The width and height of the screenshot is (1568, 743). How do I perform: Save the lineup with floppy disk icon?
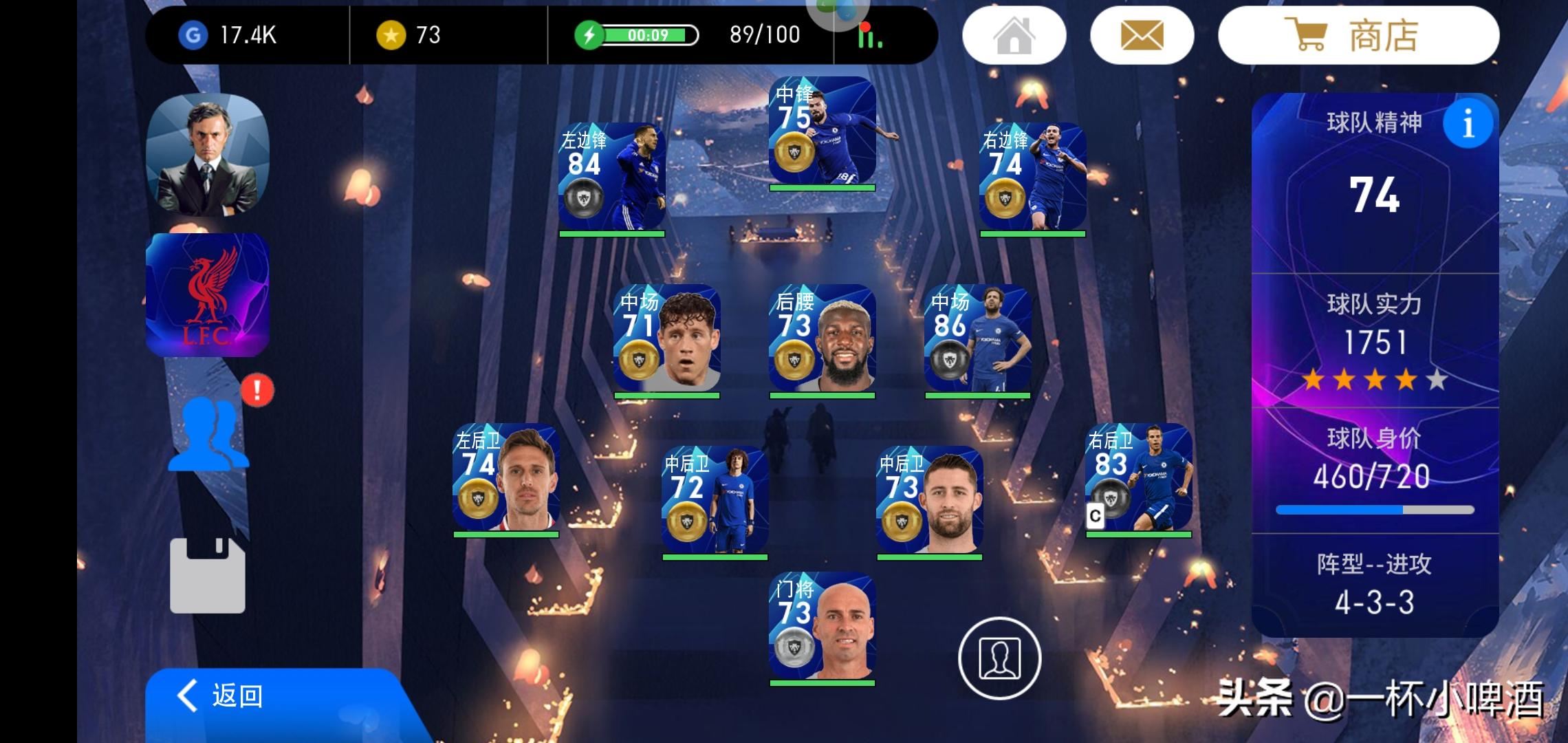[207, 575]
